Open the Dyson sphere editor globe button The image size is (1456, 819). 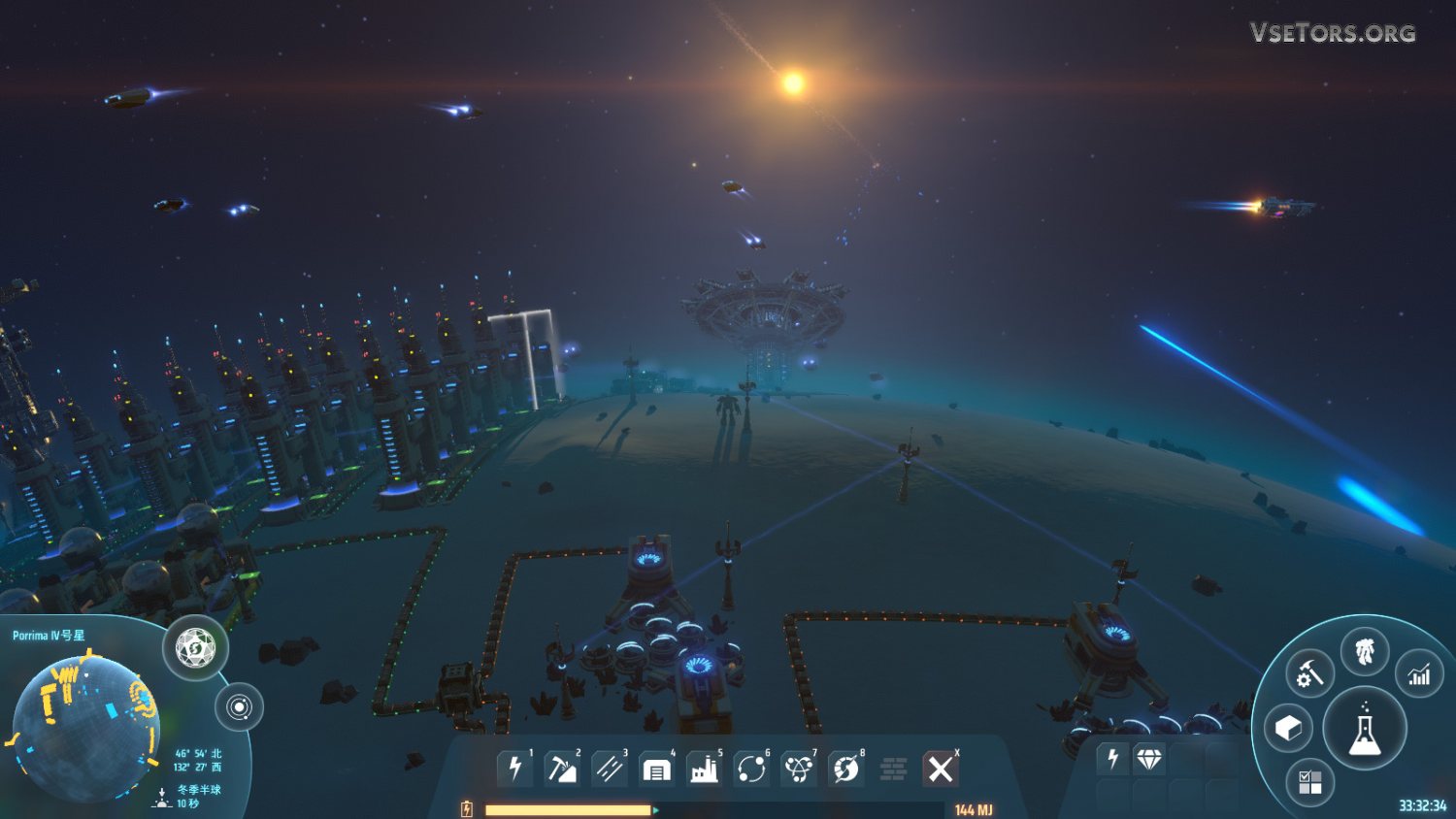[x=195, y=647]
